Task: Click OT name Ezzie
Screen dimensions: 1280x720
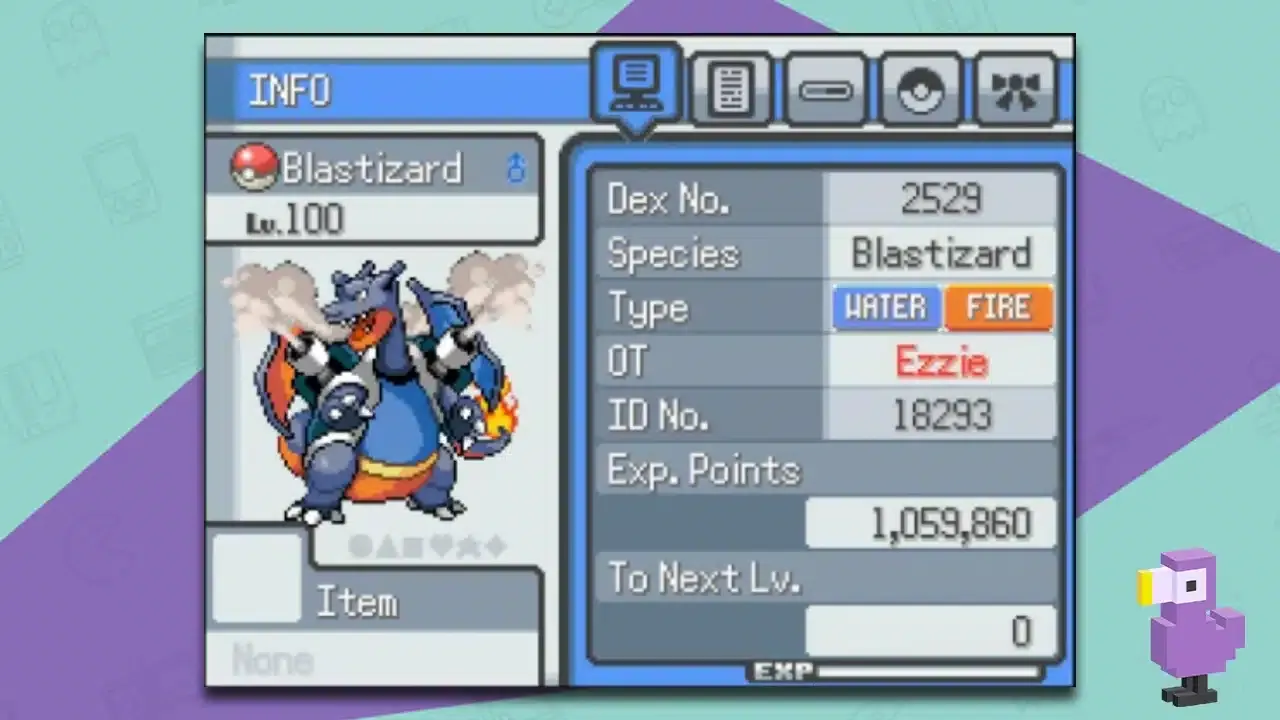Action: tap(941, 361)
